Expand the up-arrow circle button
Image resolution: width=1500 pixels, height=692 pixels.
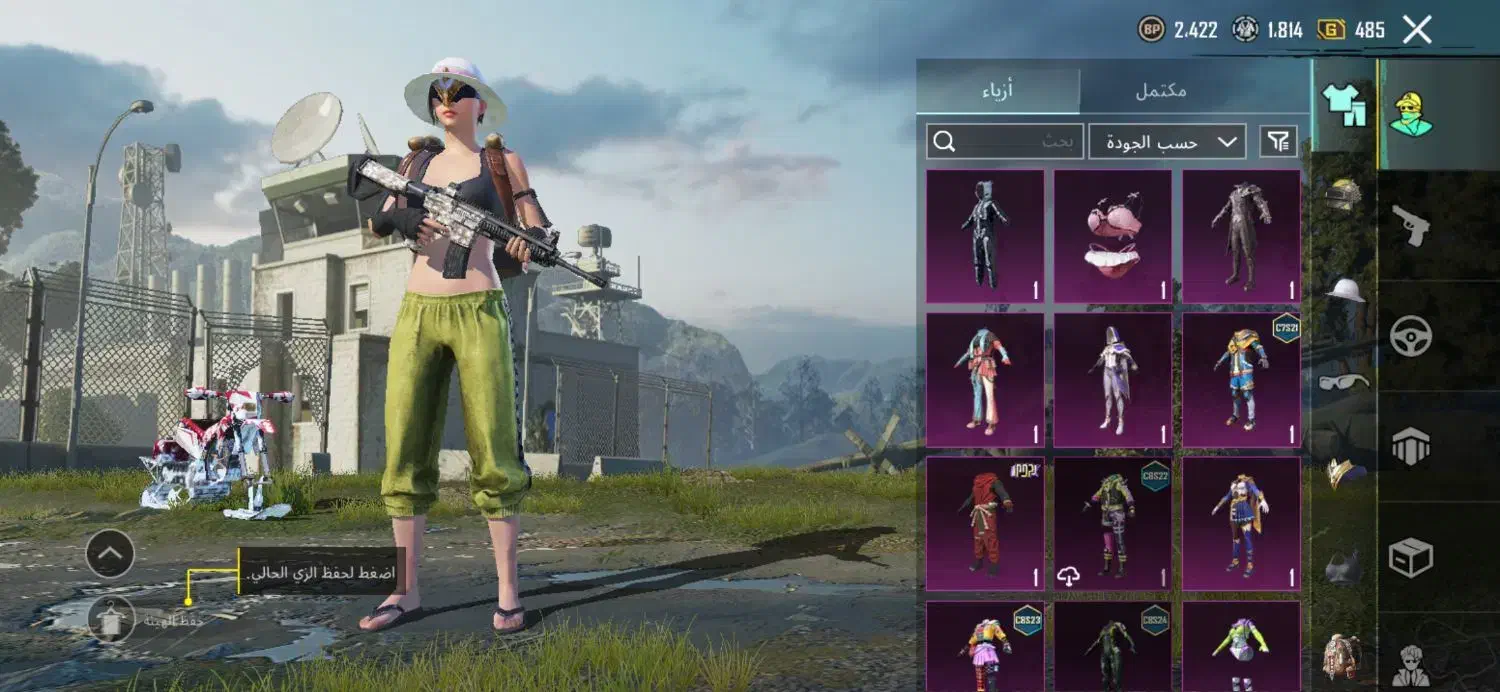tap(110, 553)
